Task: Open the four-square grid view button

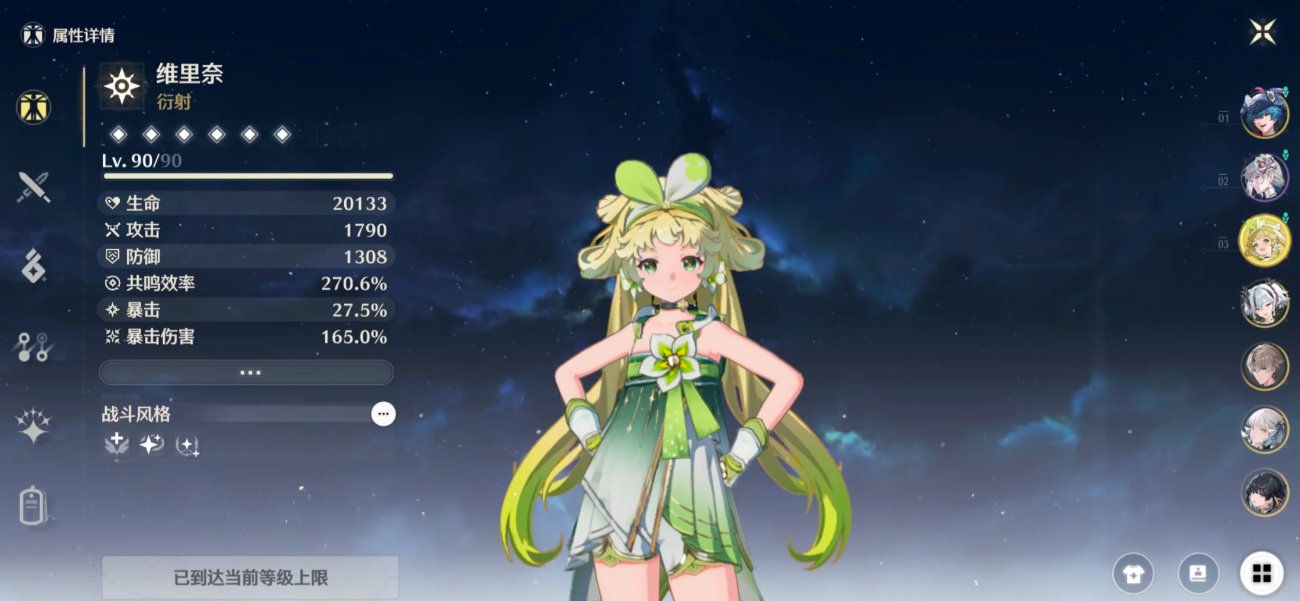Action: [x=1262, y=574]
